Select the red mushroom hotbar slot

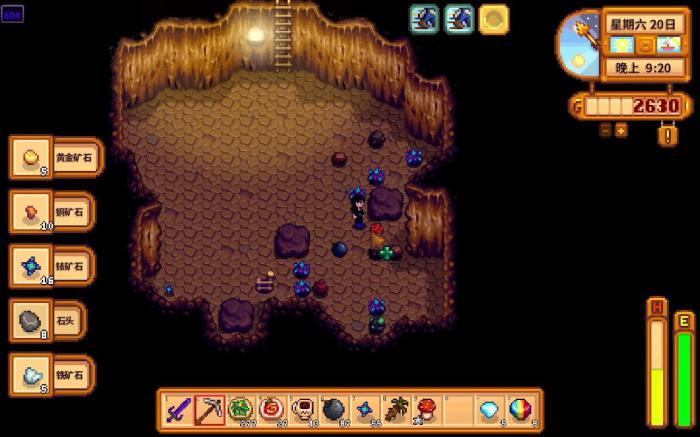pyautogui.click(x=426, y=409)
